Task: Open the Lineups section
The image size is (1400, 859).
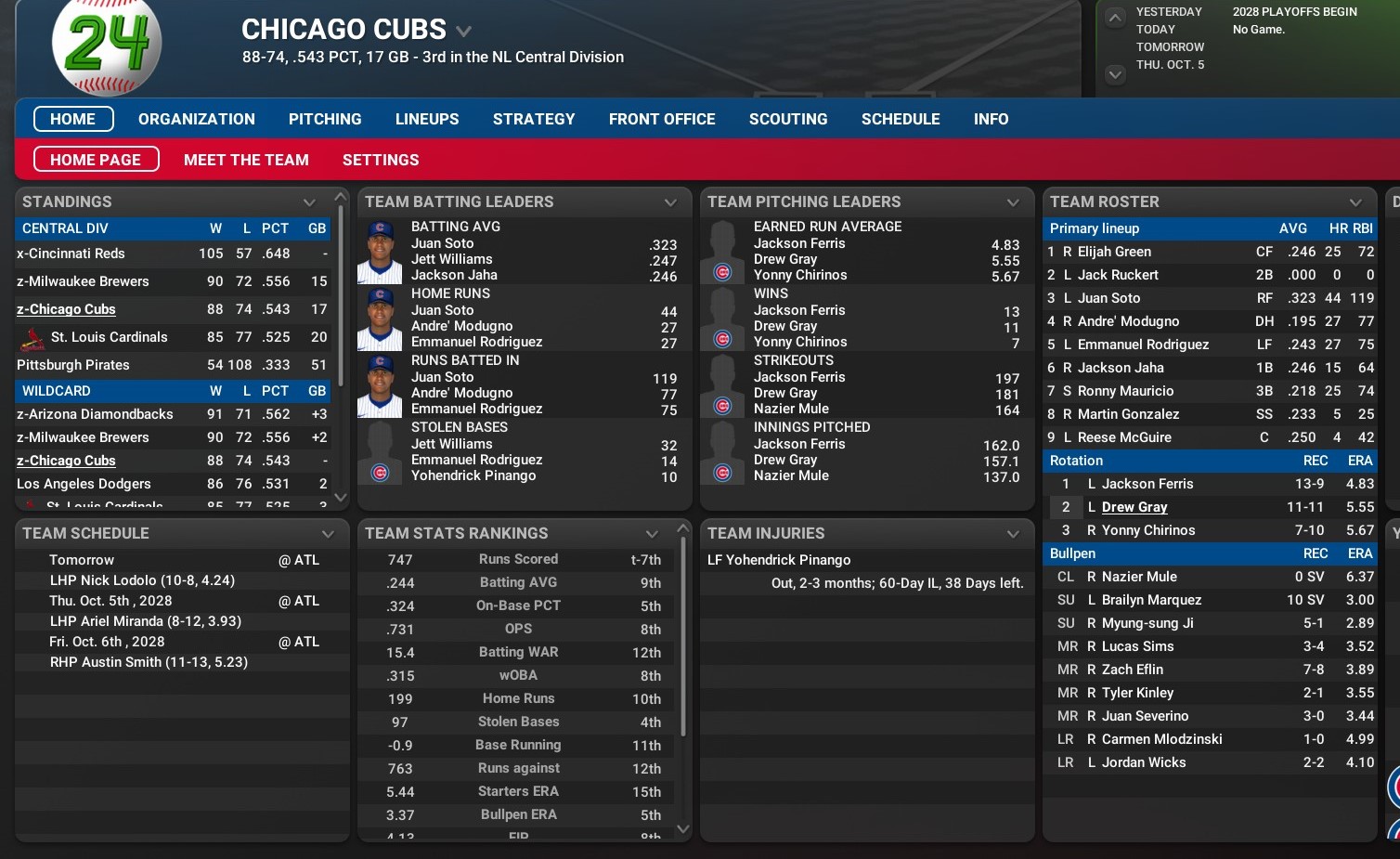Action: pyautogui.click(x=427, y=119)
